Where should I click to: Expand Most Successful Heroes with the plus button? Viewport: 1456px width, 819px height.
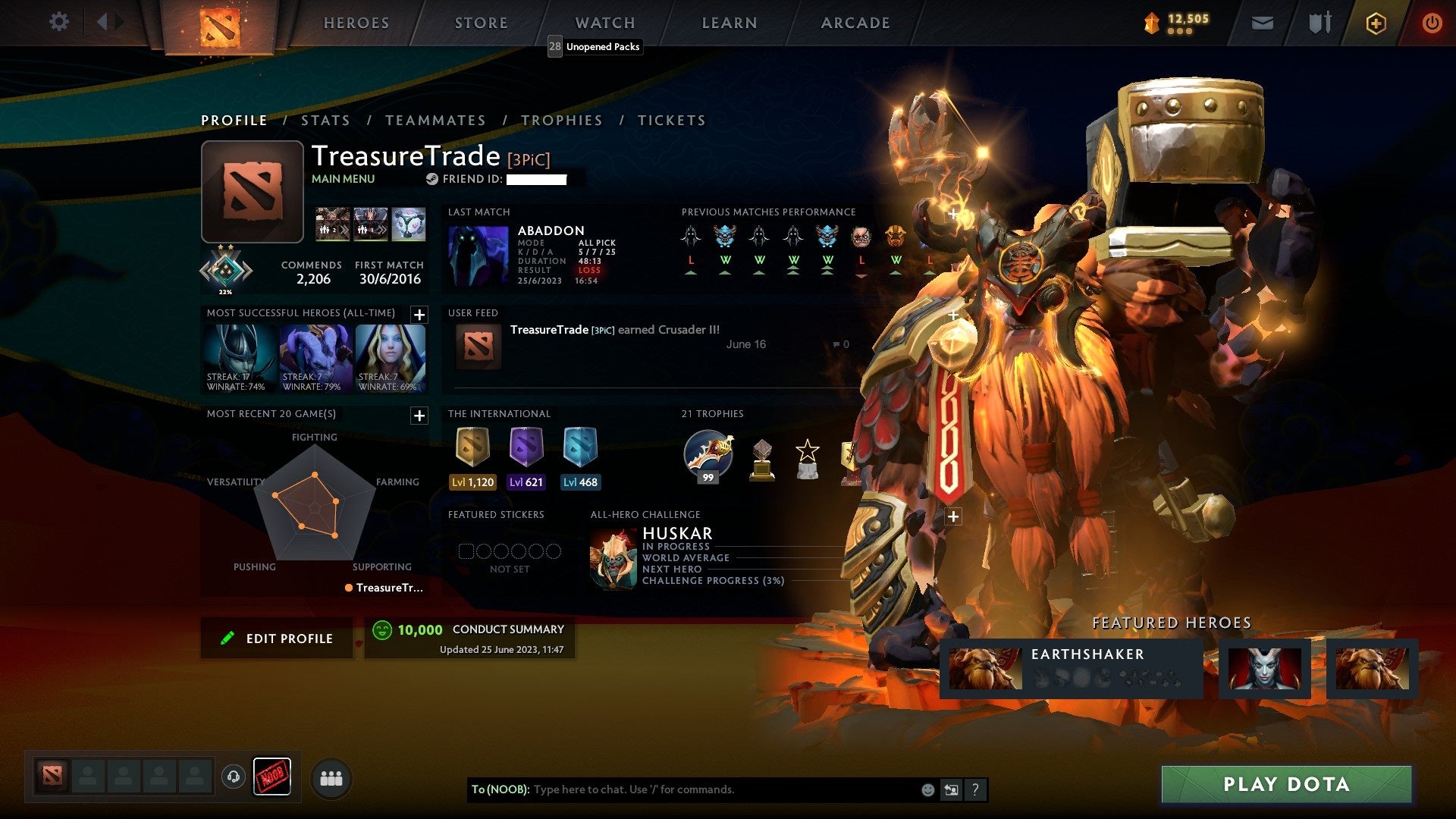pos(417,313)
